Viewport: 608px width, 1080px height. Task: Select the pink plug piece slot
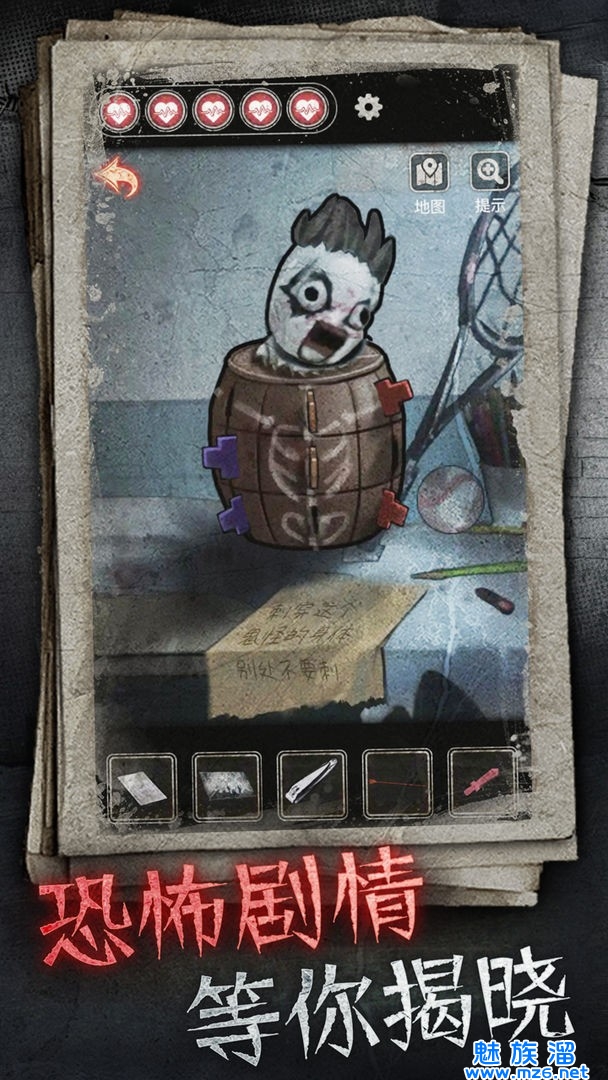pyautogui.click(x=483, y=788)
